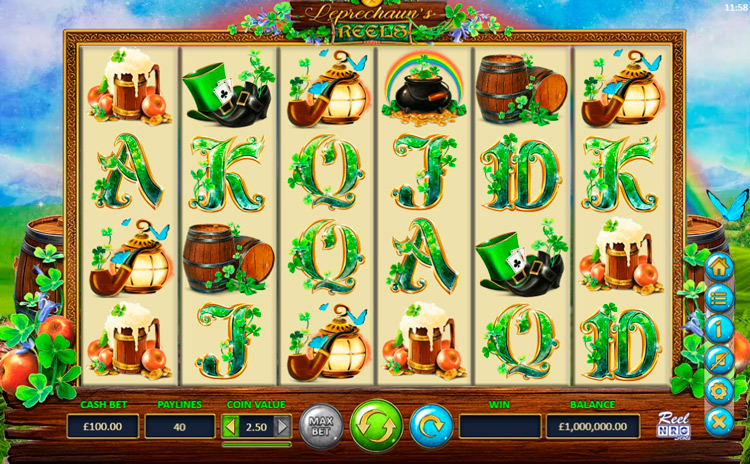Start autoplay with the blue arrow button
Image resolution: width=750 pixels, height=464 pixels.
click(x=431, y=427)
